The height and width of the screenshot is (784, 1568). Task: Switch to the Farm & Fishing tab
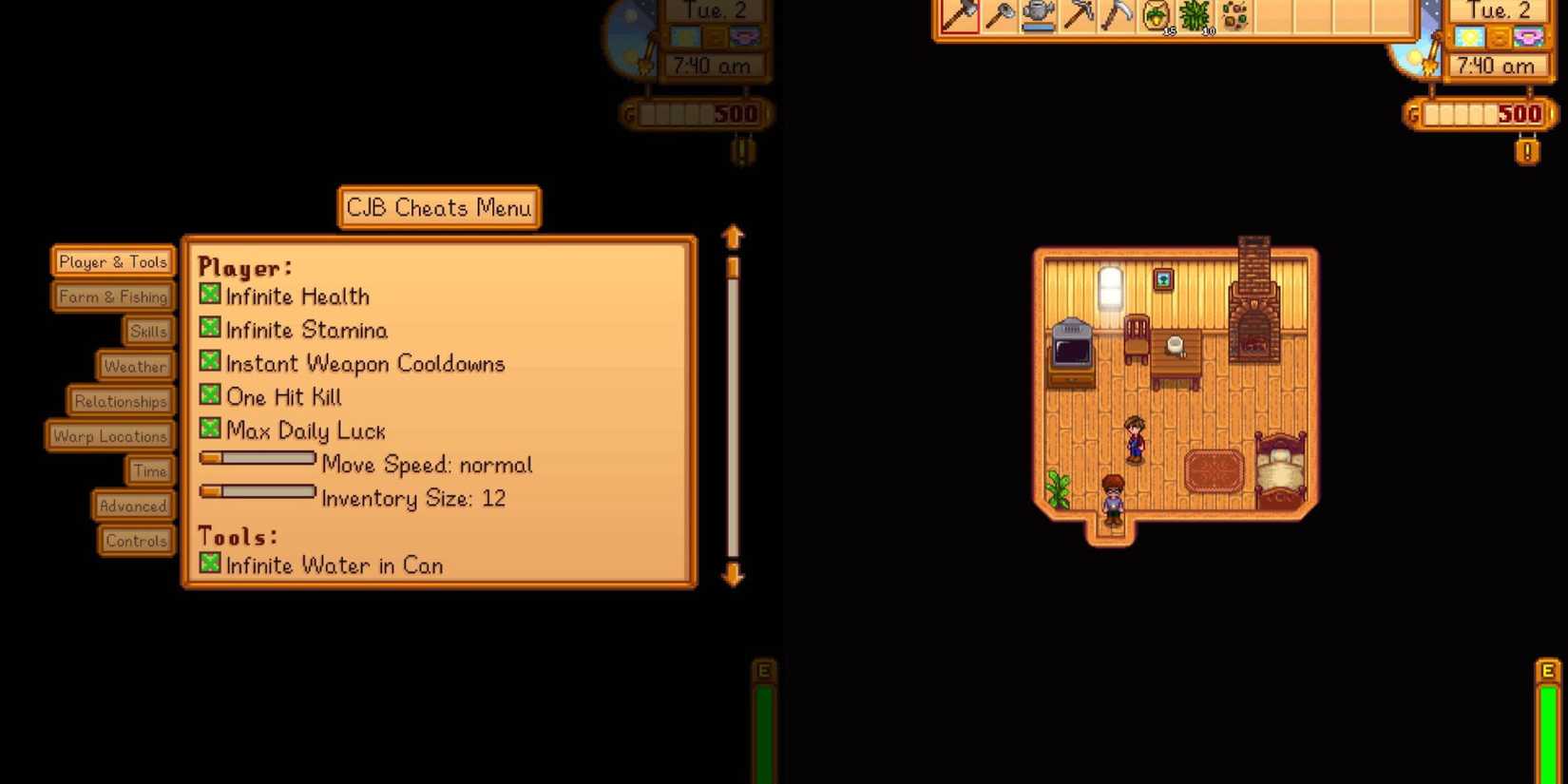112,296
